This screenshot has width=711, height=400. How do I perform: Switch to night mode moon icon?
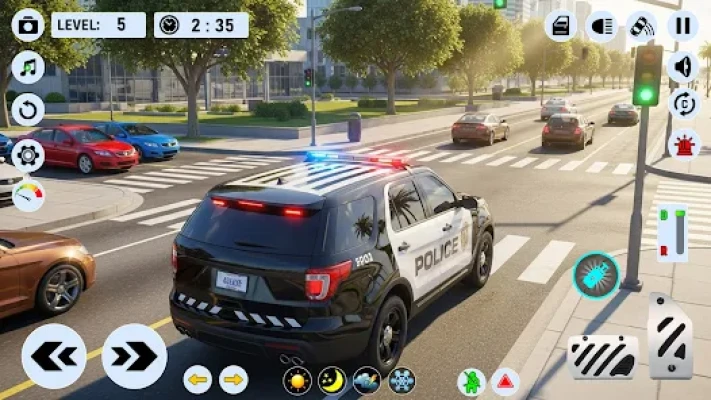[x=332, y=380]
